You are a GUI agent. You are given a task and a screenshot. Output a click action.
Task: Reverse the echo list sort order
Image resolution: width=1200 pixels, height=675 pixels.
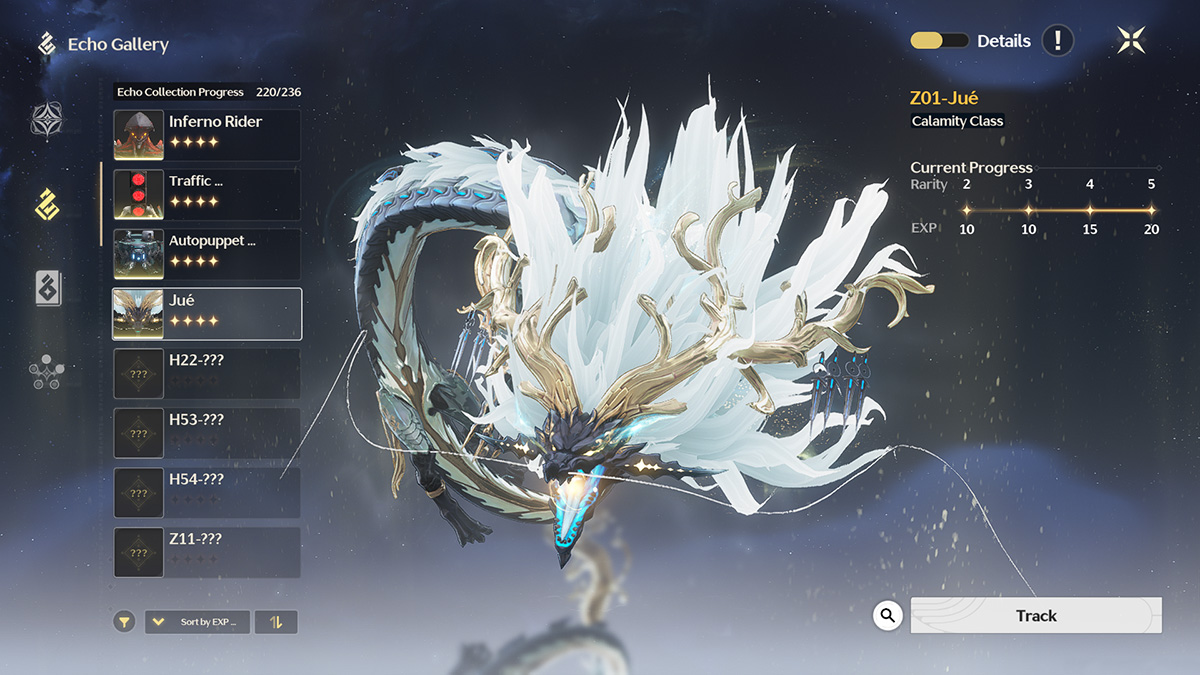point(276,622)
